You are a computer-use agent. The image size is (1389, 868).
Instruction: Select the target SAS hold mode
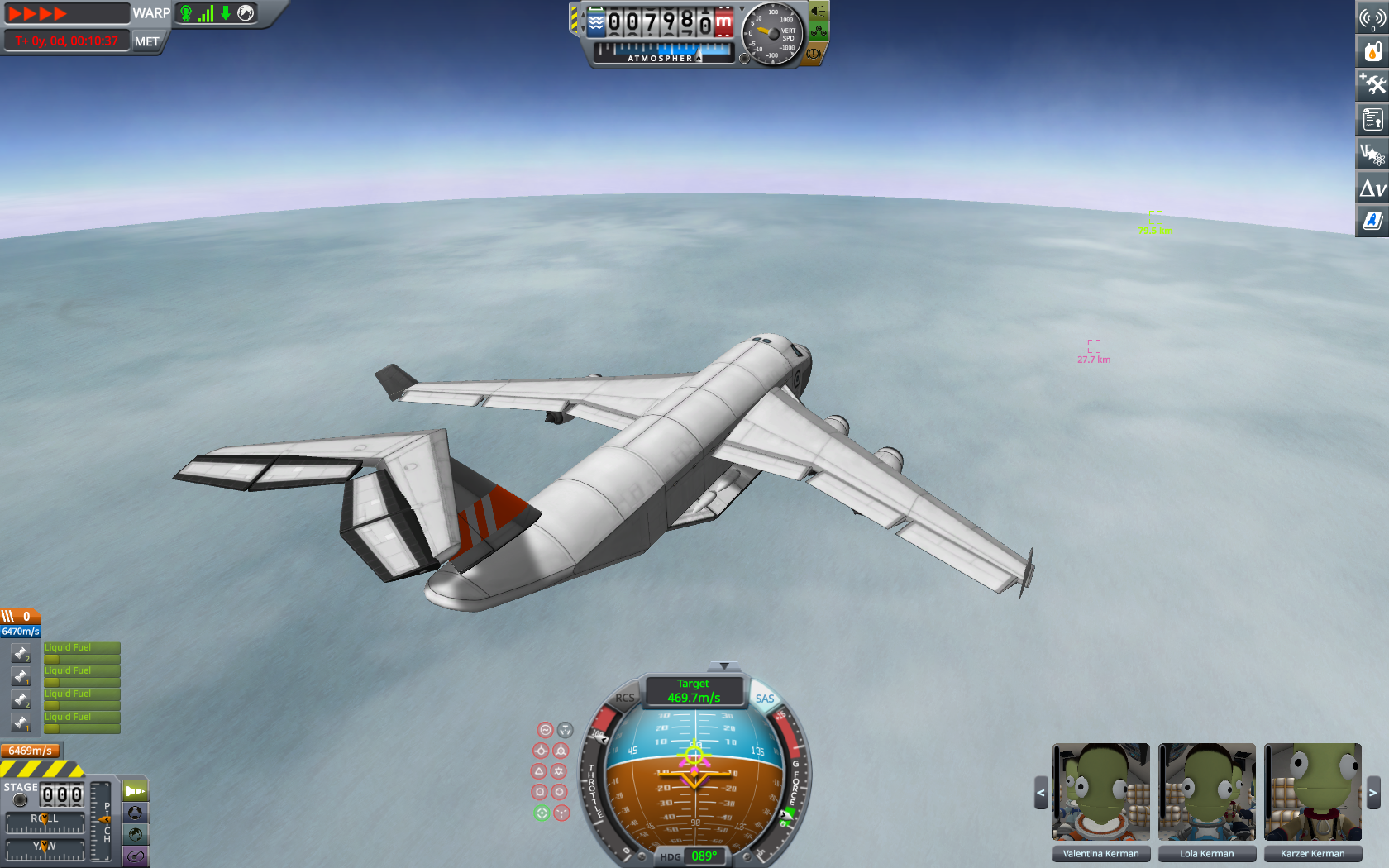[x=542, y=813]
